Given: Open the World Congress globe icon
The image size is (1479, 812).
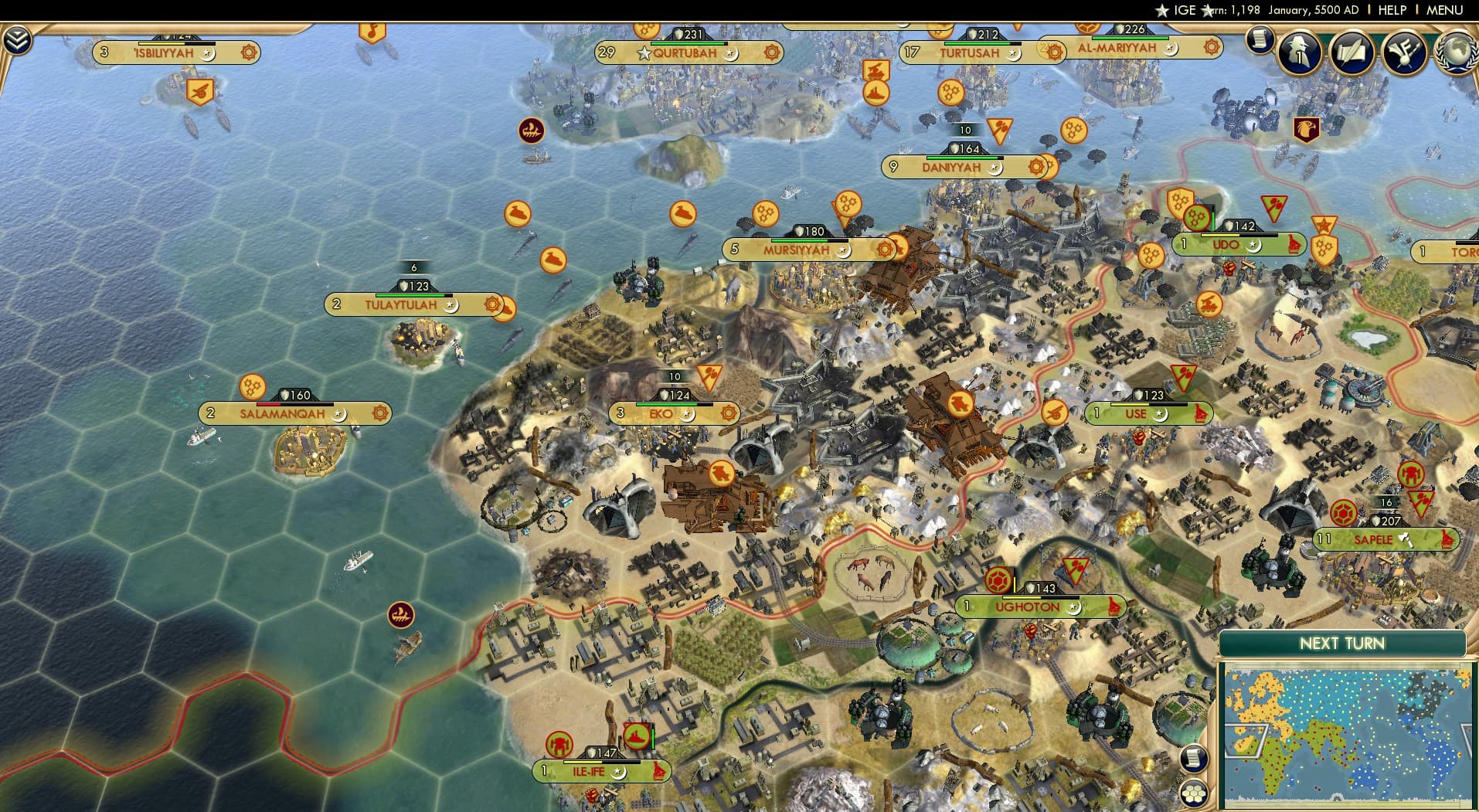Looking at the screenshot, I should (x=1457, y=51).
